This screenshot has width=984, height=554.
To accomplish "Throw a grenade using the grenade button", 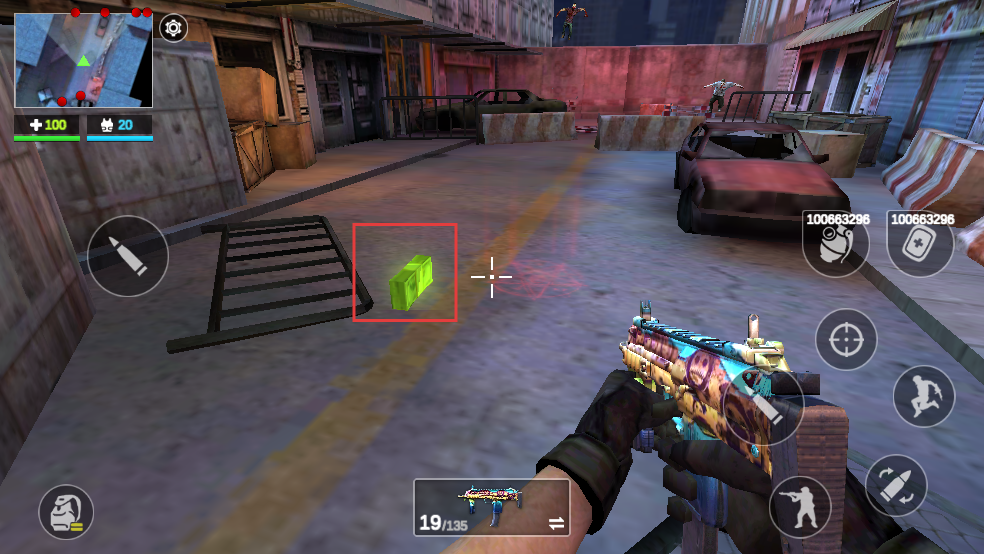I will coord(835,245).
